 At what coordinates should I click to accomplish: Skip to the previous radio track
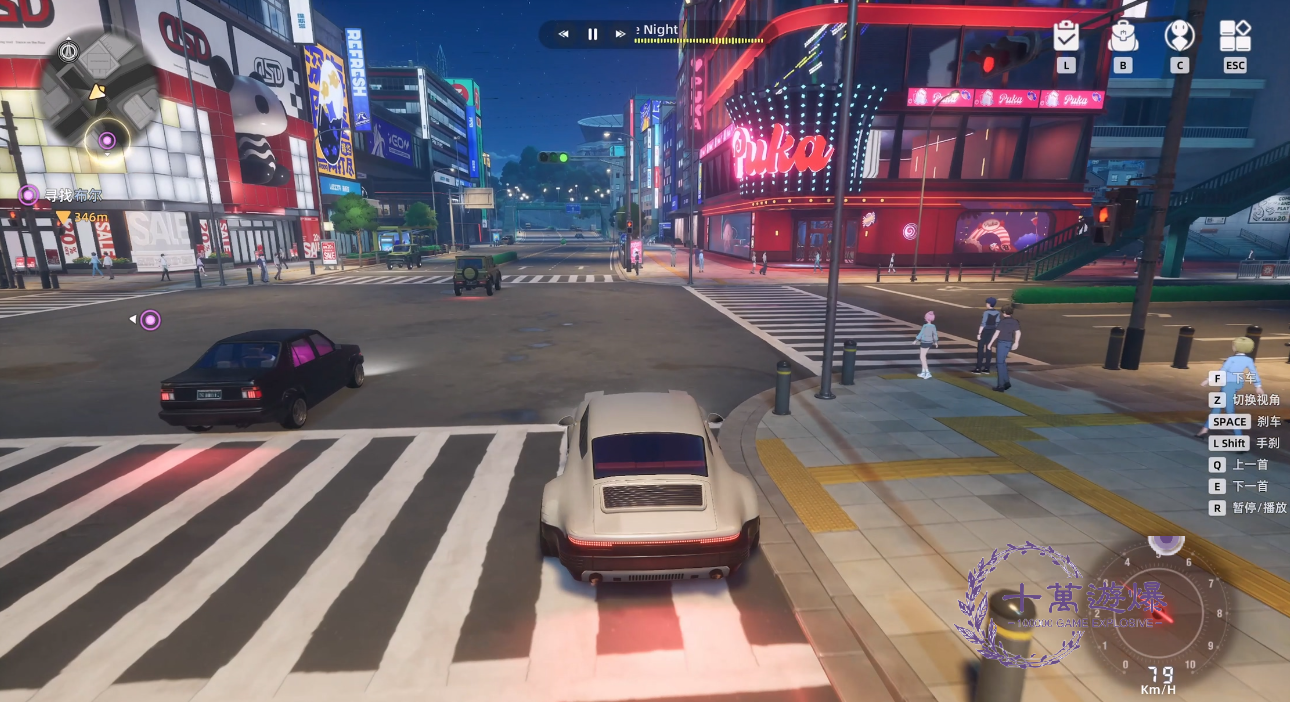tap(563, 34)
